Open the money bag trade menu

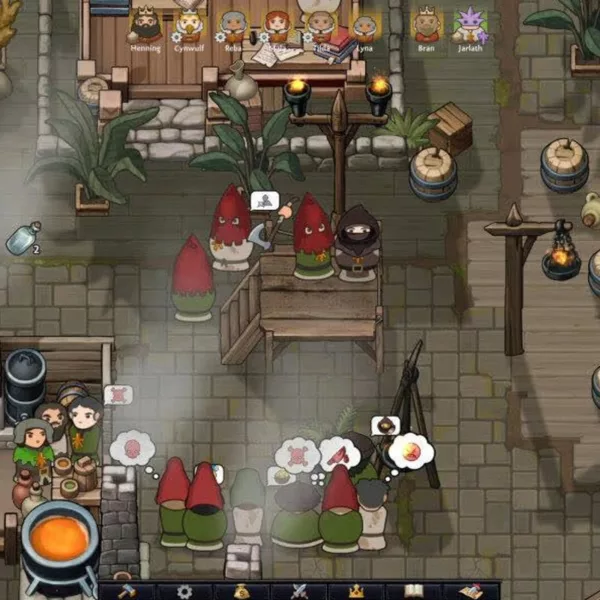(241, 591)
